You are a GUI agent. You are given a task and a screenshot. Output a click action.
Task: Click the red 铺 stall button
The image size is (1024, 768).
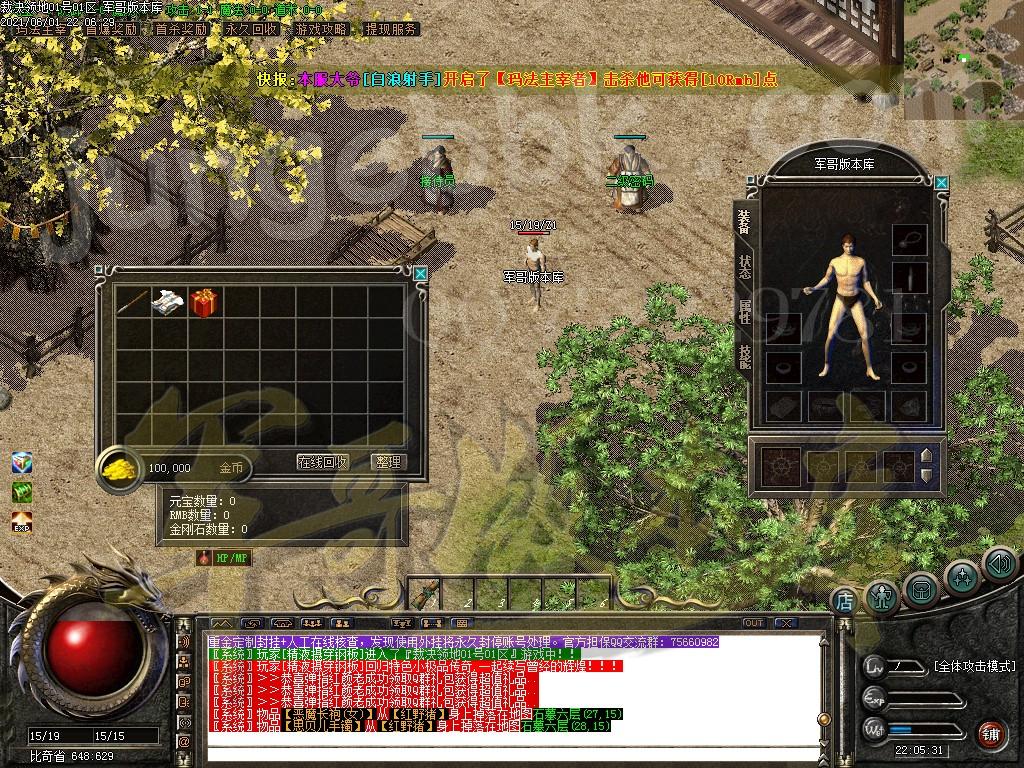click(x=990, y=733)
